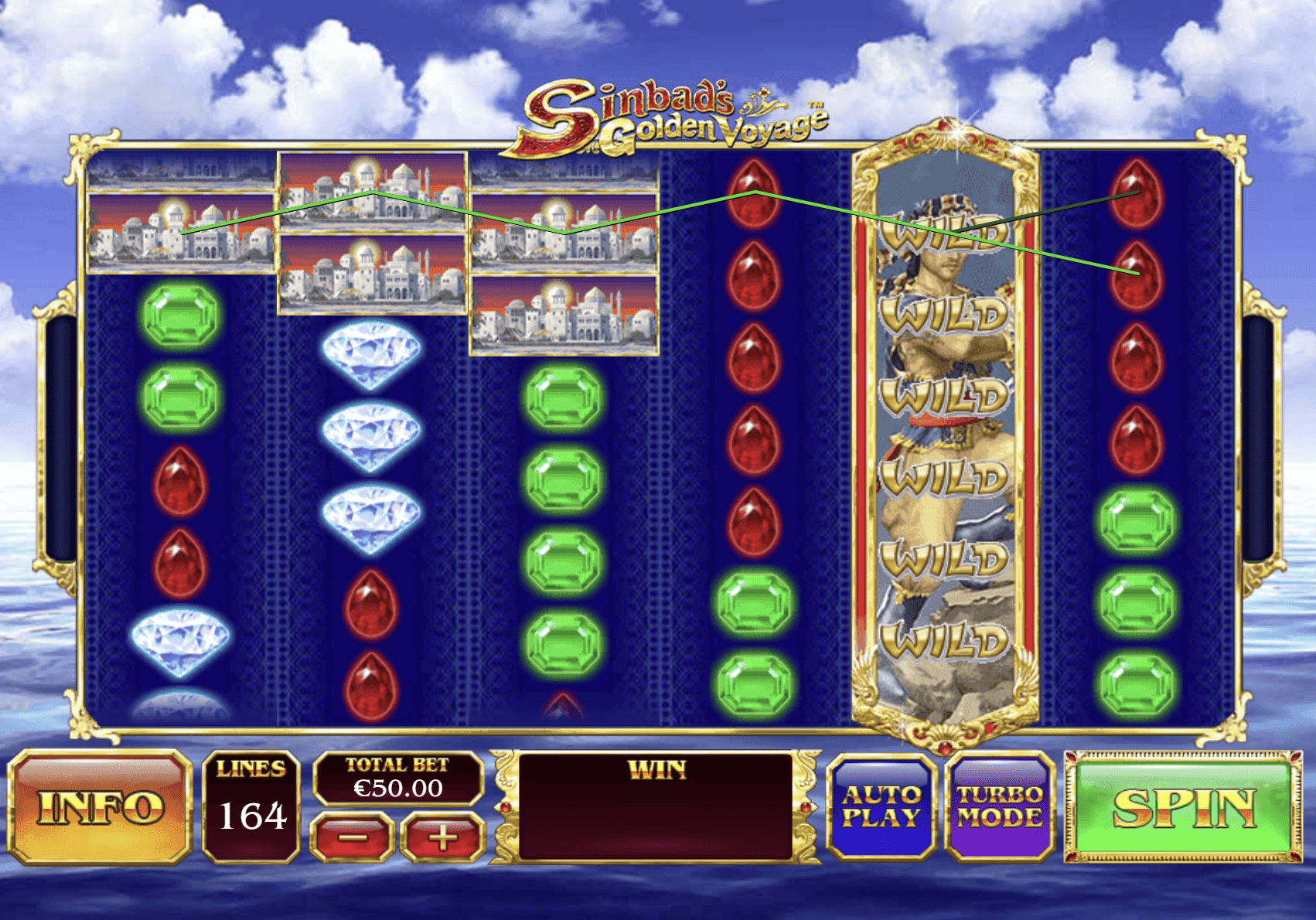Image resolution: width=1316 pixels, height=920 pixels.
Task: Click the topmost red ruby on the rightmost reel
Action: click(x=1134, y=193)
